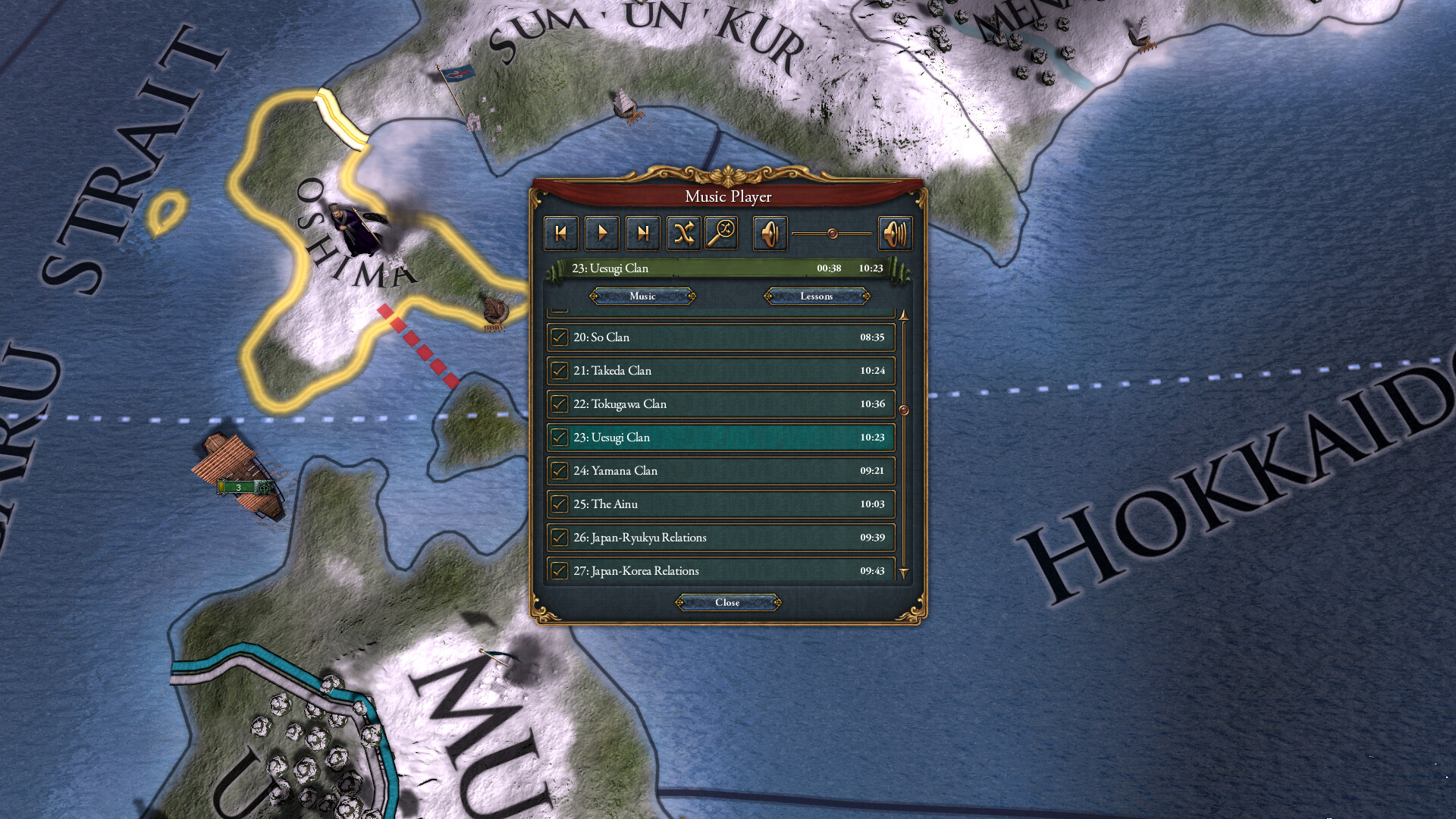This screenshot has height=819, width=1456.
Task: Click the previous track icon
Action: pyautogui.click(x=561, y=234)
